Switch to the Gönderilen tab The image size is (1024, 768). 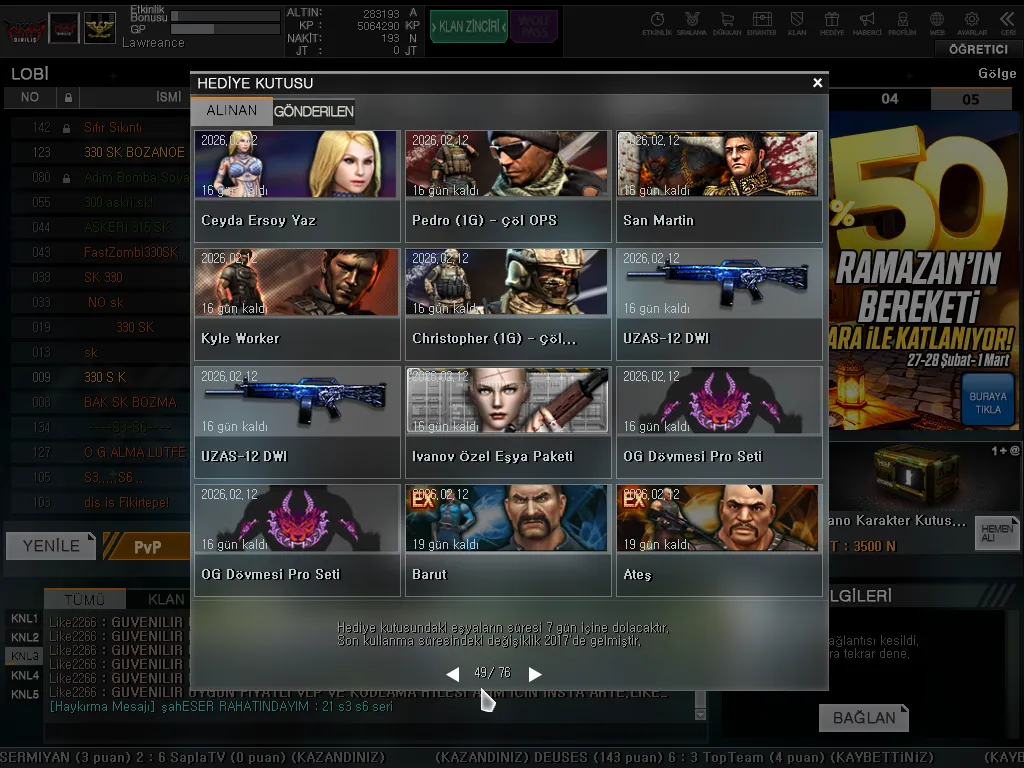point(313,111)
